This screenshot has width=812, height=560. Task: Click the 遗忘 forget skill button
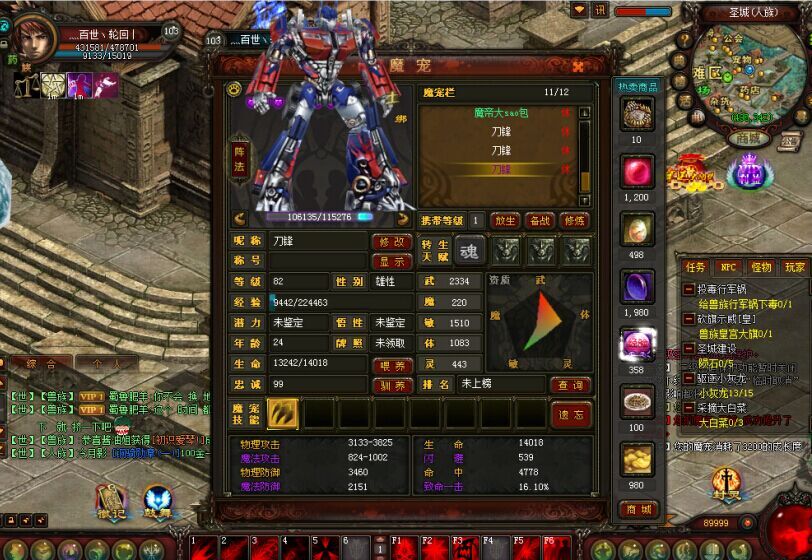[x=571, y=414]
